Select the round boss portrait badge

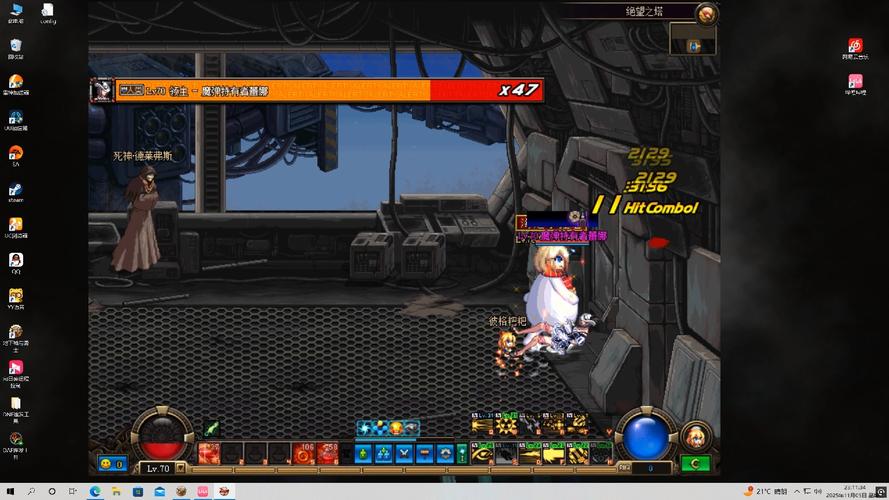(x=707, y=14)
